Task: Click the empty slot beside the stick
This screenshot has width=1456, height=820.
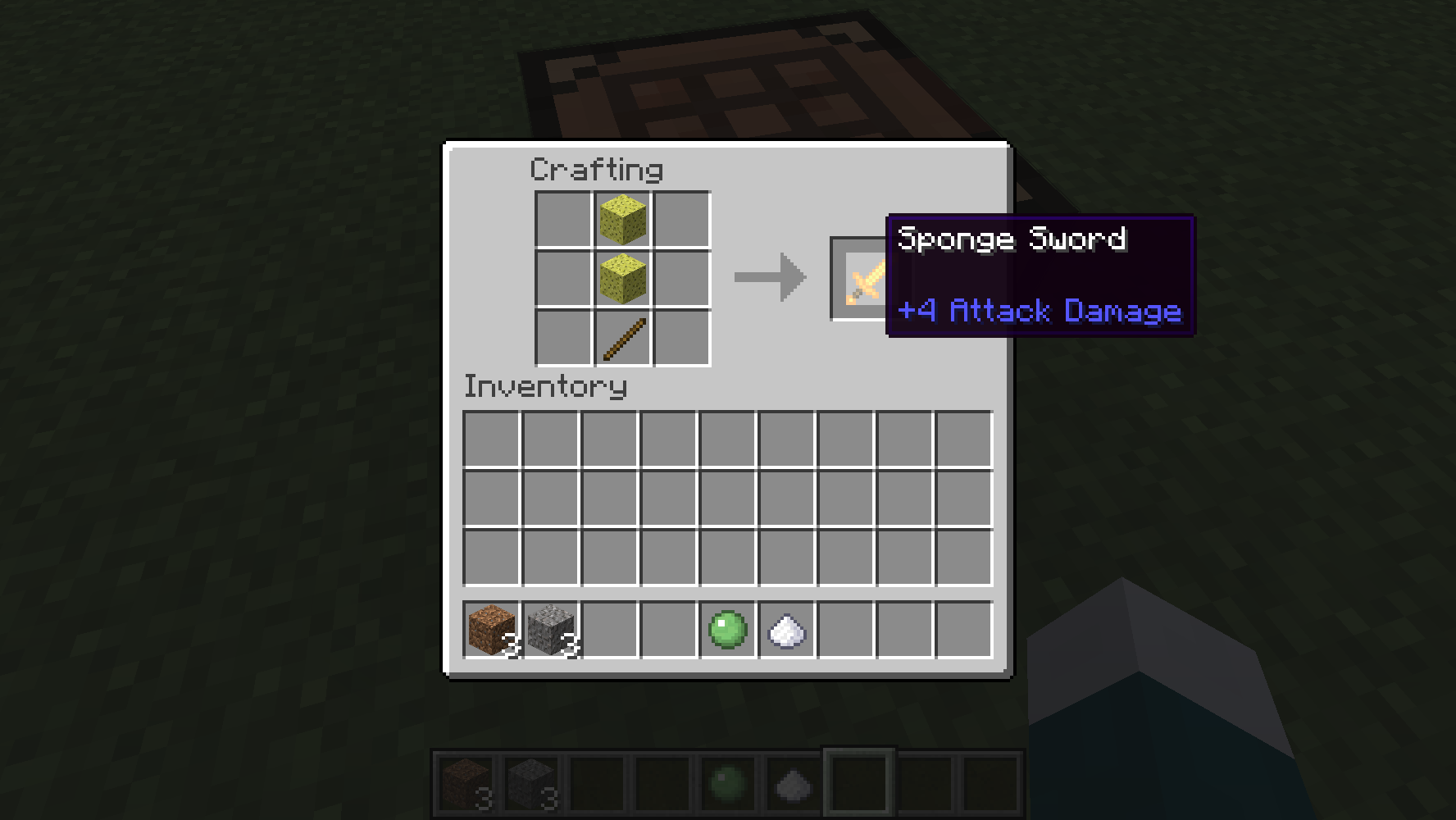Action: [680, 339]
